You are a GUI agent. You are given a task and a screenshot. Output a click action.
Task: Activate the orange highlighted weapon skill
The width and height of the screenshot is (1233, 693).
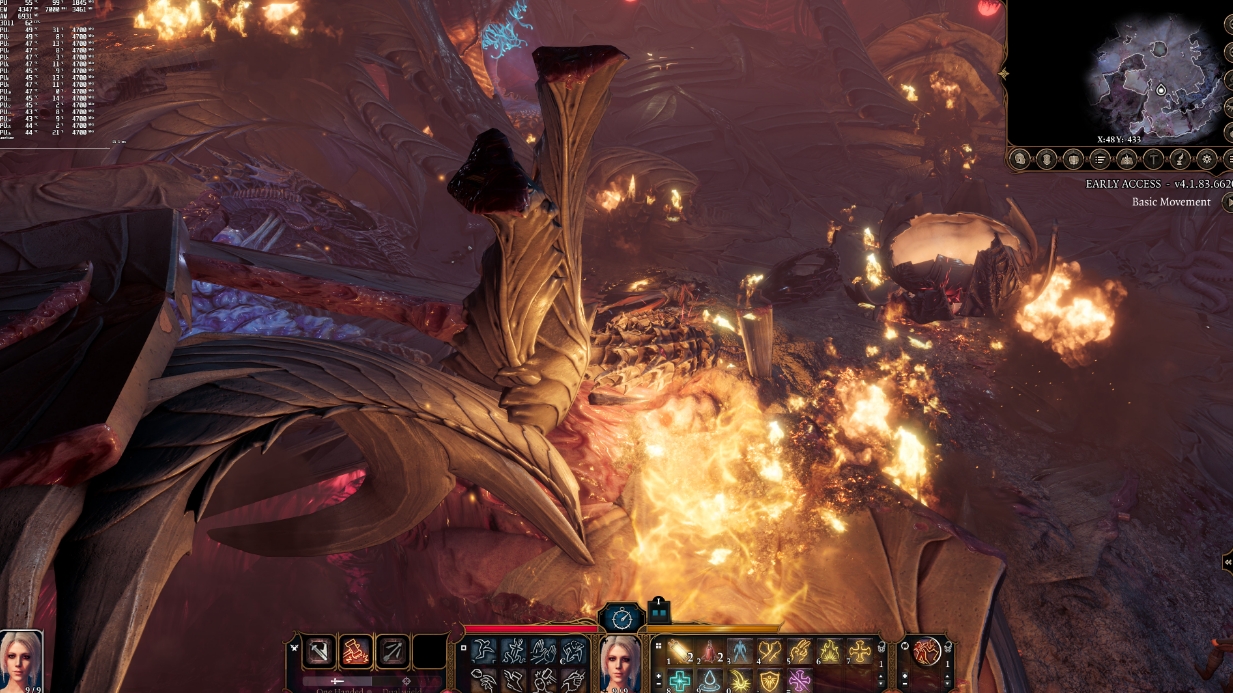[x=356, y=652]
